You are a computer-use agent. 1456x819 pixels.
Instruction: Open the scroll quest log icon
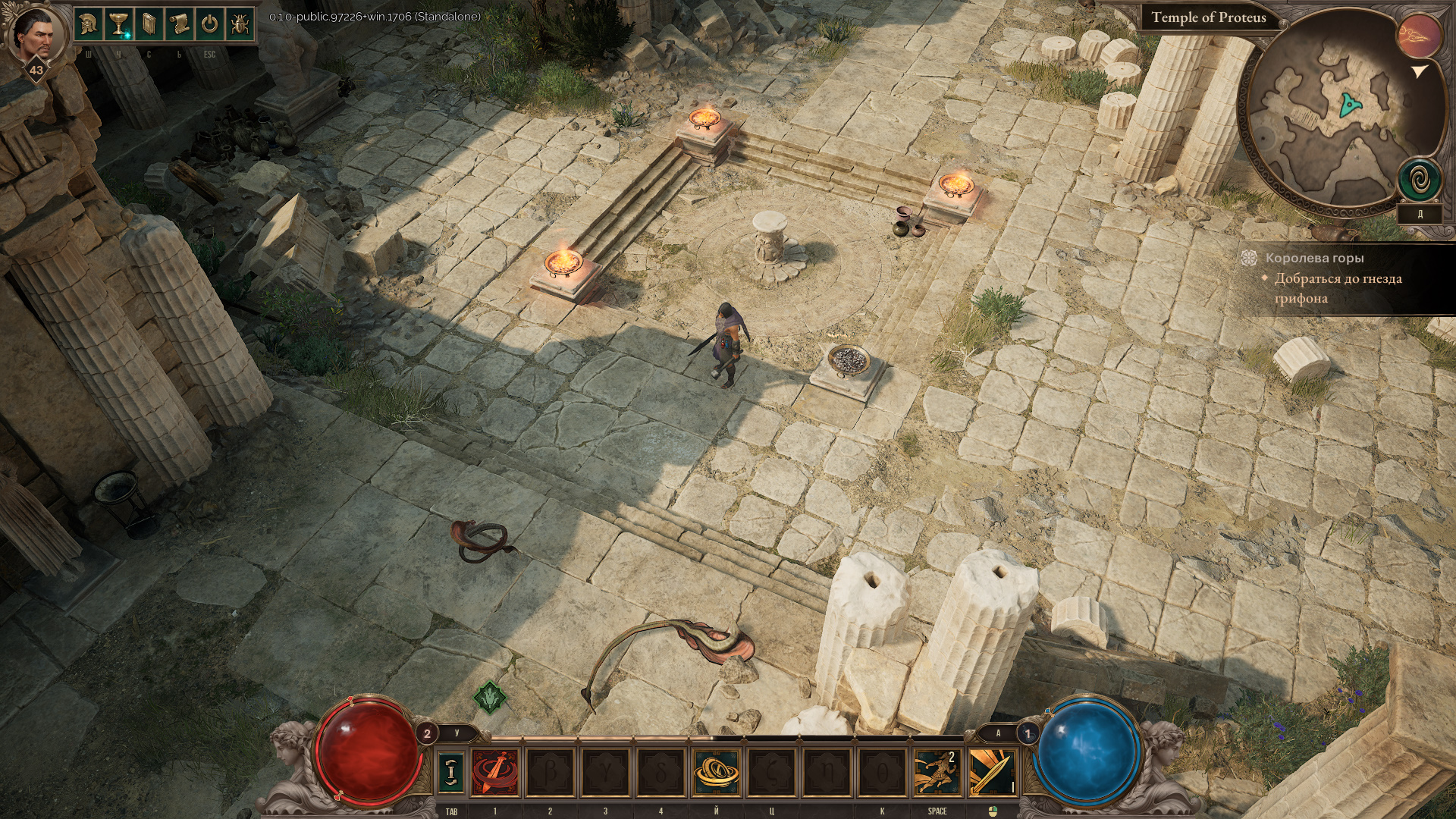coord(179,24)
